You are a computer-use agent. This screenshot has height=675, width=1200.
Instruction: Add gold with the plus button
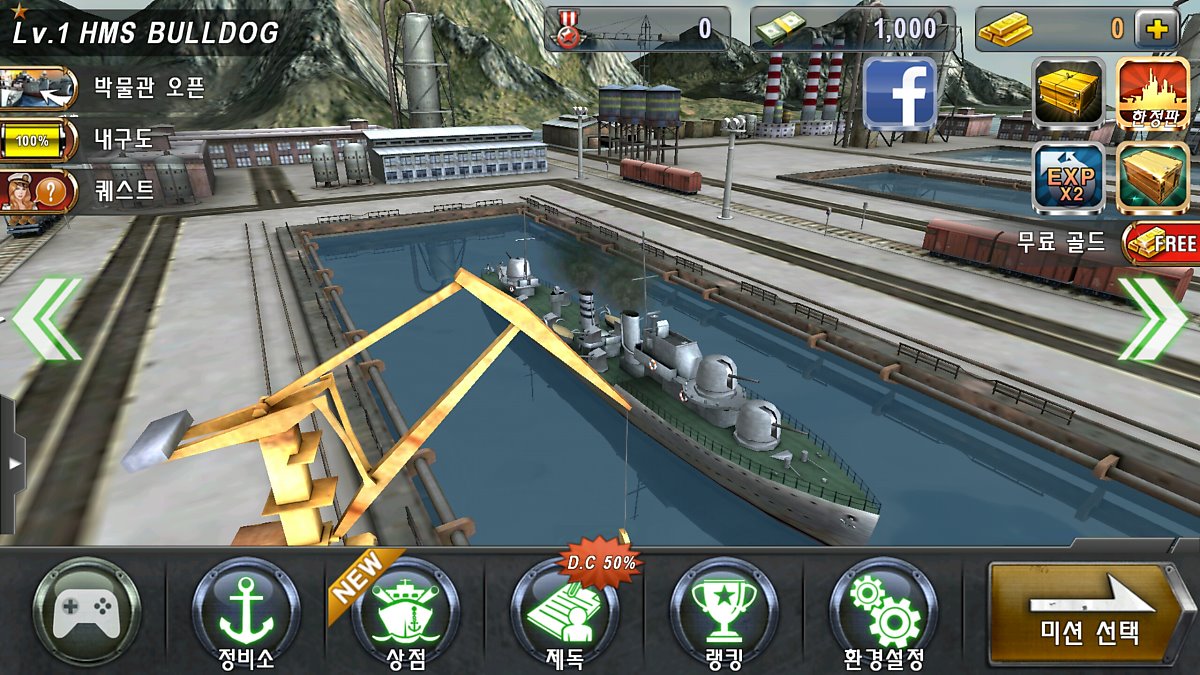click(1156, 29)
